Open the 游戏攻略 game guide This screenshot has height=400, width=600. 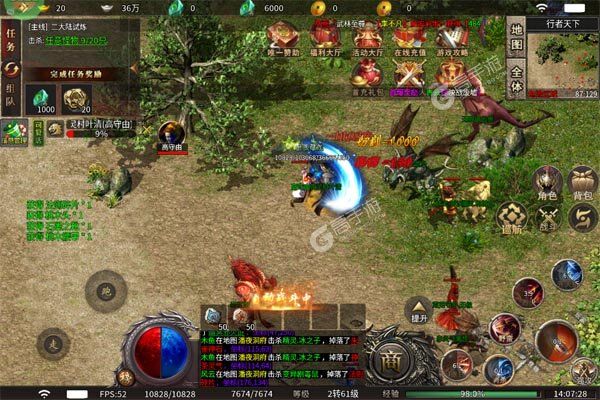coord(448,39)
